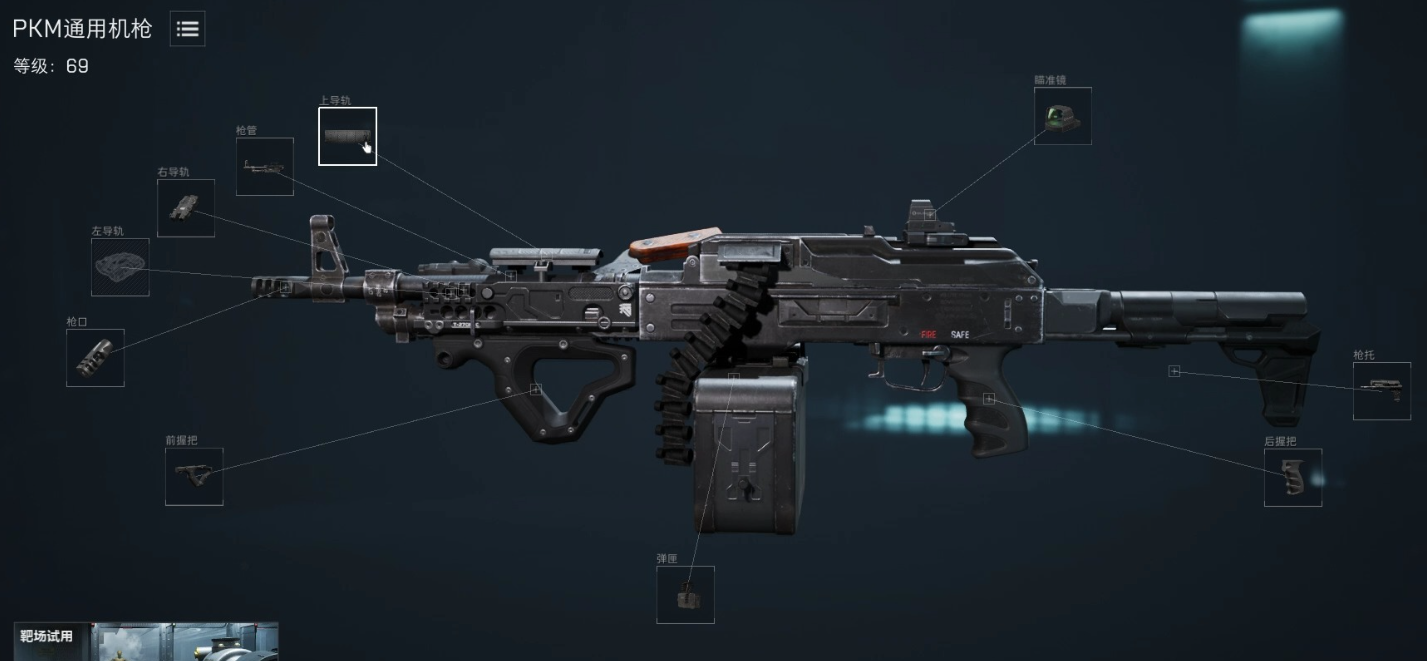Open the 右导轨 right rail slot

click(186, 208)
